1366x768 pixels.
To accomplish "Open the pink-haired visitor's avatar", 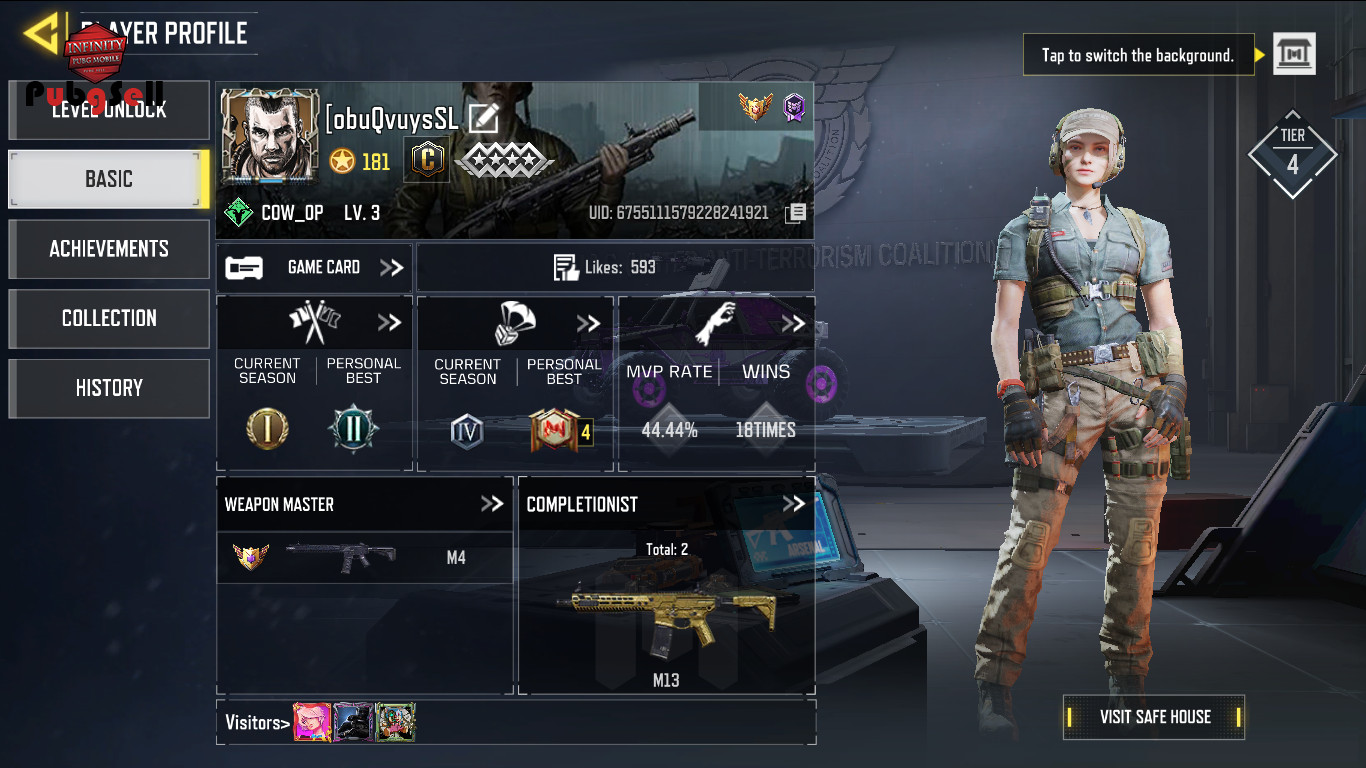I will point(312,722).
